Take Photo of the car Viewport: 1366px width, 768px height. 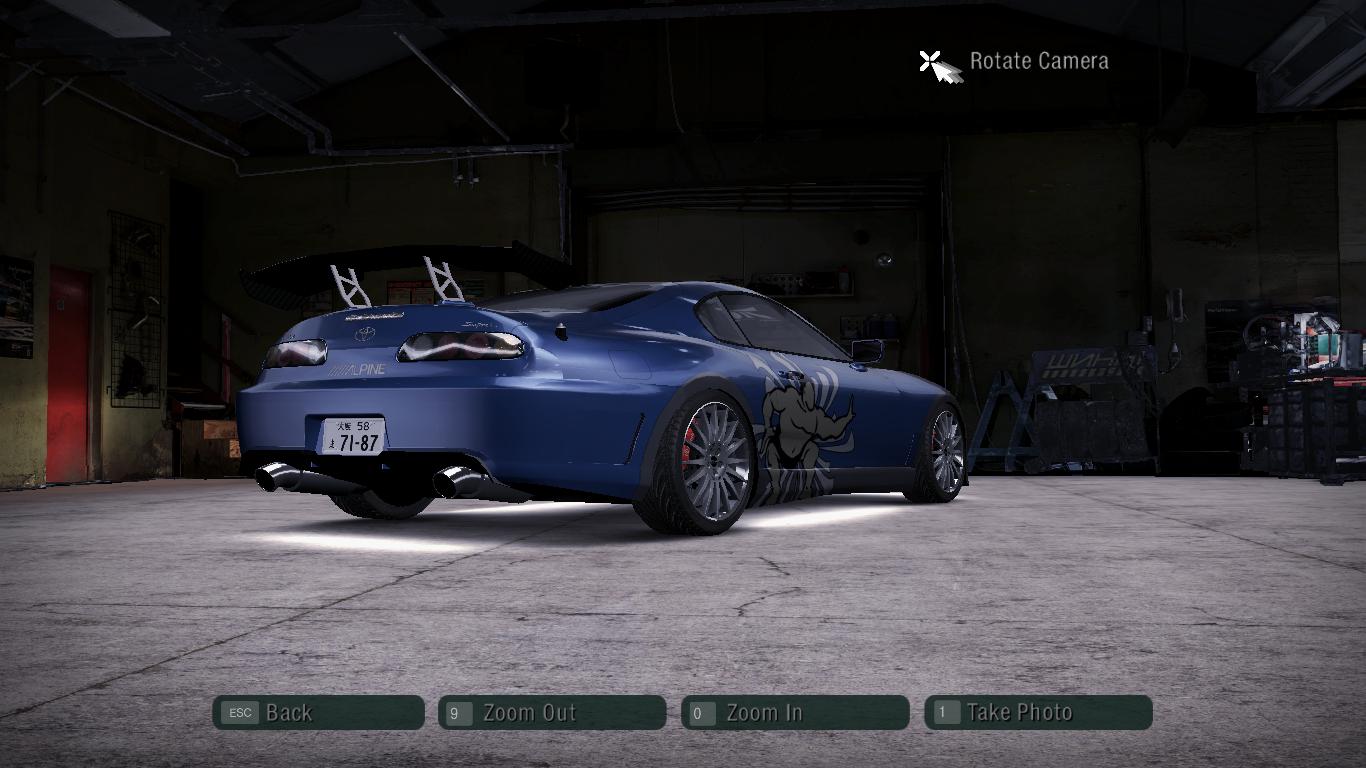pos(1038,713)
